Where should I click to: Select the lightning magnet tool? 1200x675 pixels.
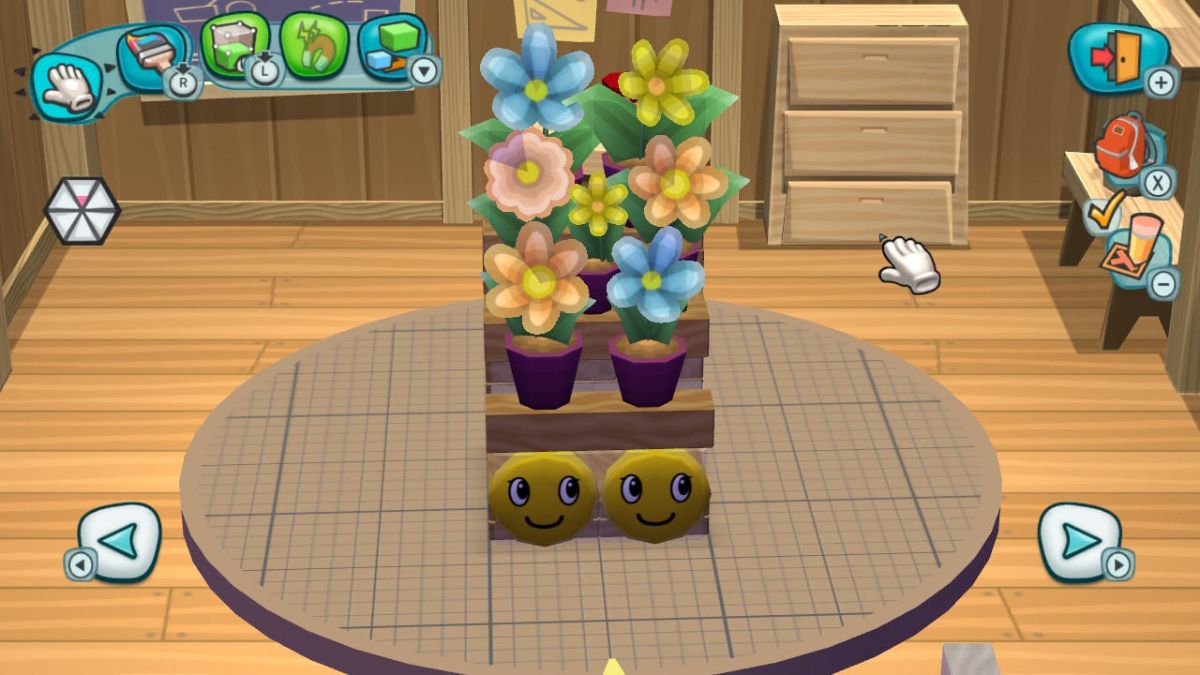coord(314,46)
